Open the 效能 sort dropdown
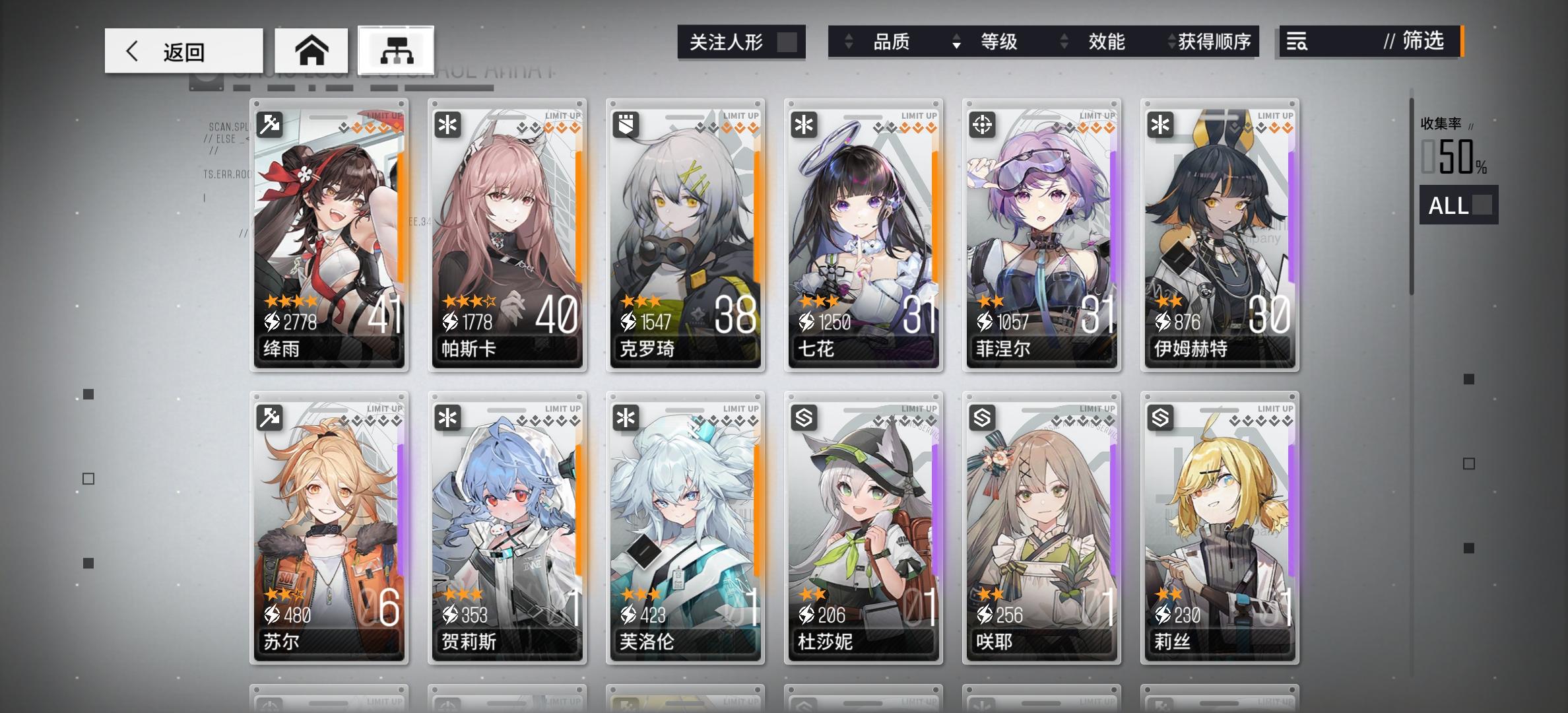Viewport: 1568px width, 713px height. coord(1106,42)
